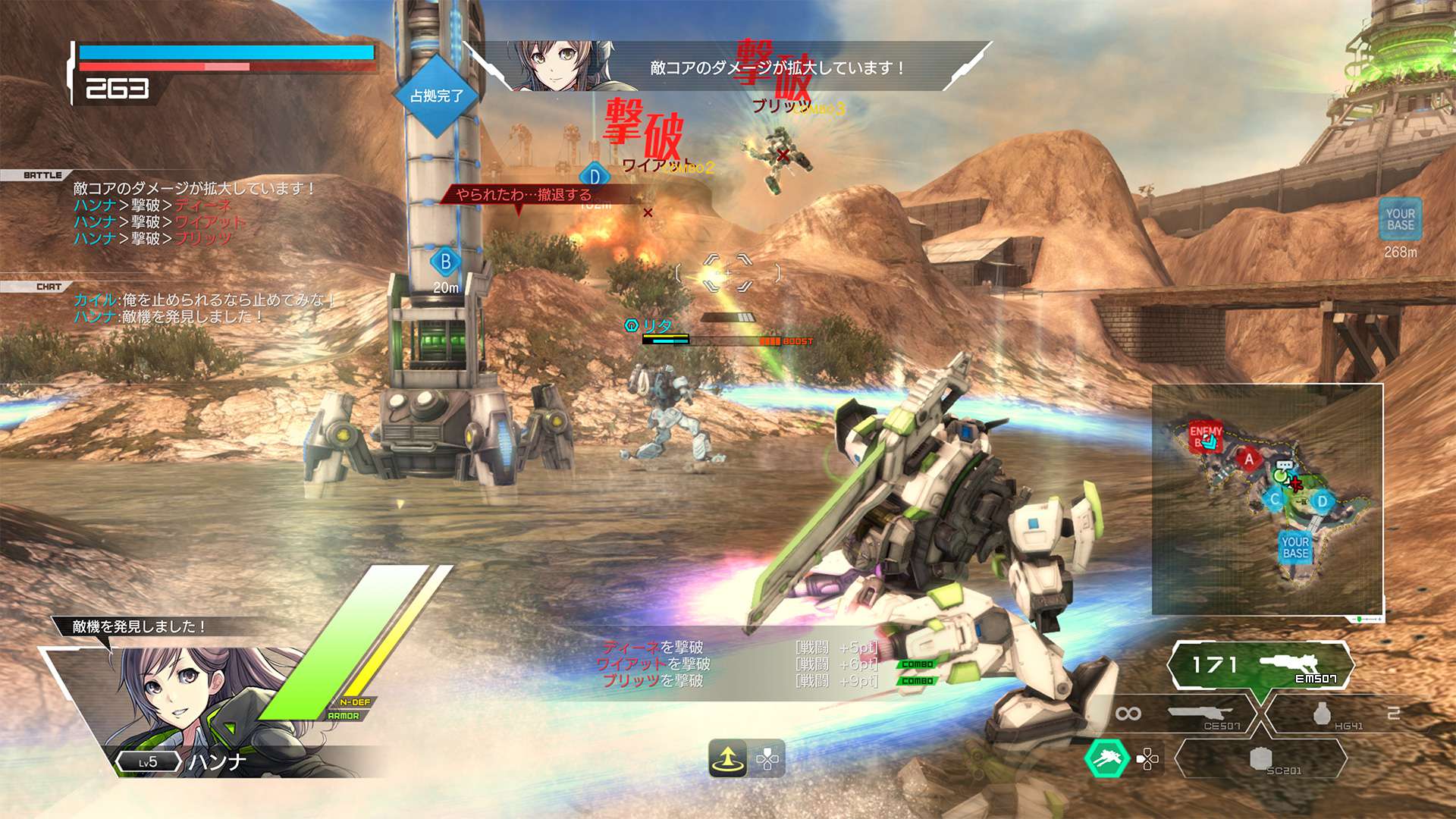
Task: Click the blue capture point B marker
Action: point(446,262)
